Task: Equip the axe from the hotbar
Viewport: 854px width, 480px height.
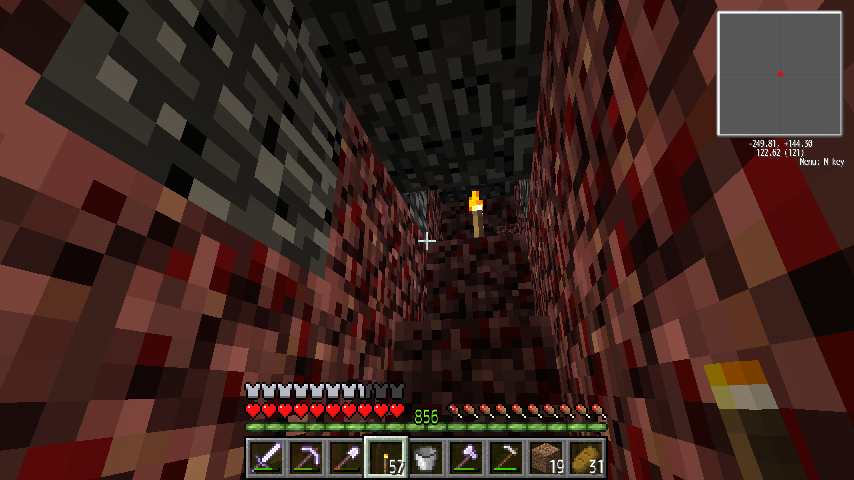Action: 466,458
